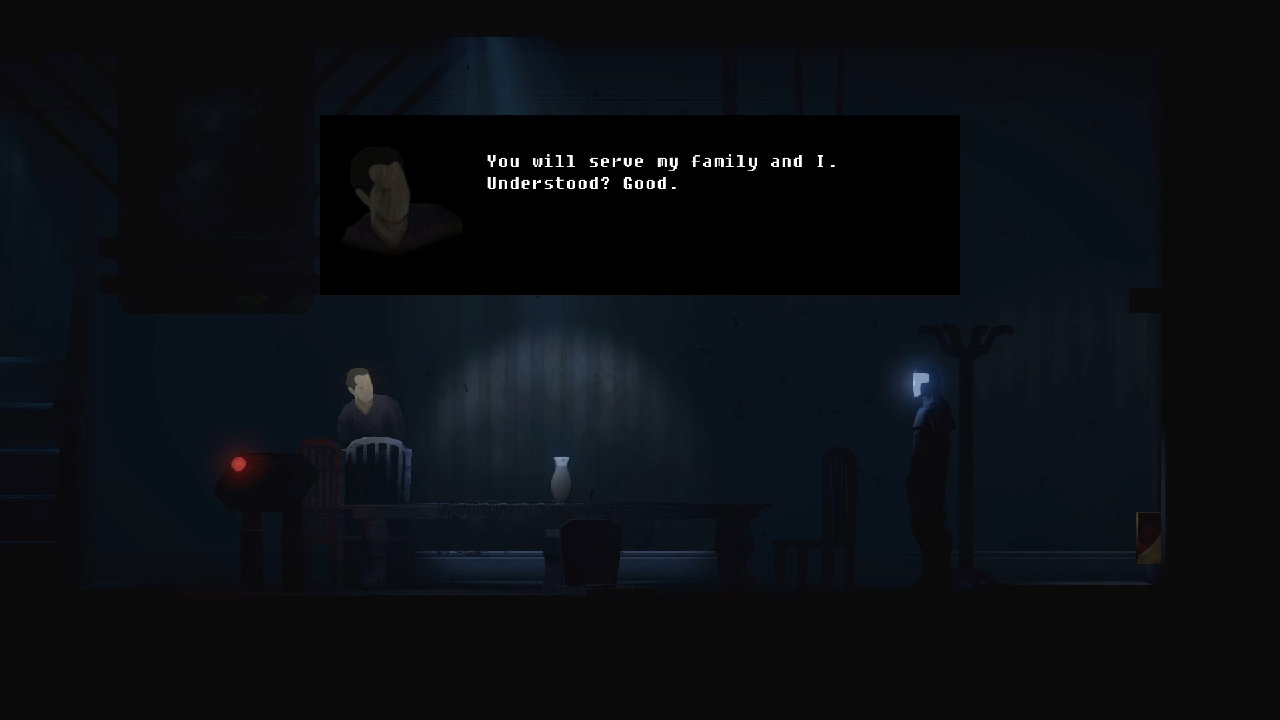Click 'Understood? Good.' to advance dialogue

[581, 183]
